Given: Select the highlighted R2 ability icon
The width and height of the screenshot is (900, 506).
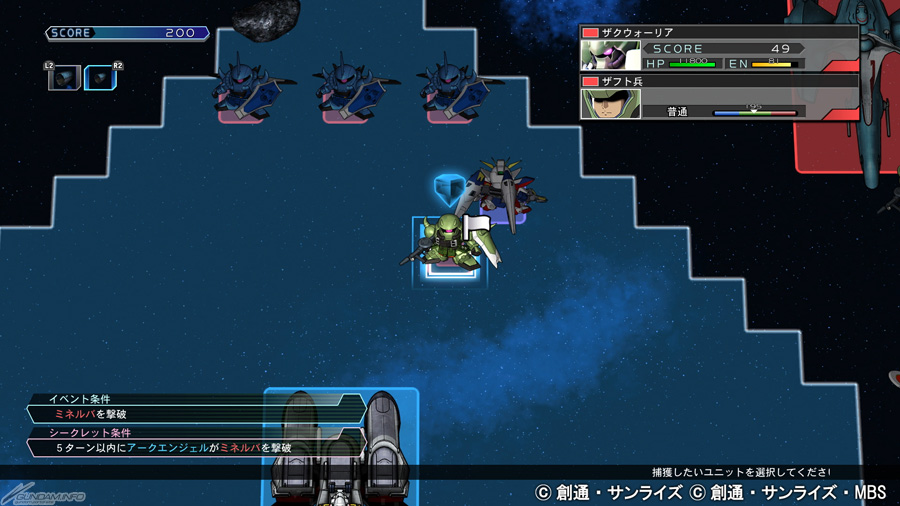Looking at the screenshot, I should pyautogui.click(x=100, y=77).
